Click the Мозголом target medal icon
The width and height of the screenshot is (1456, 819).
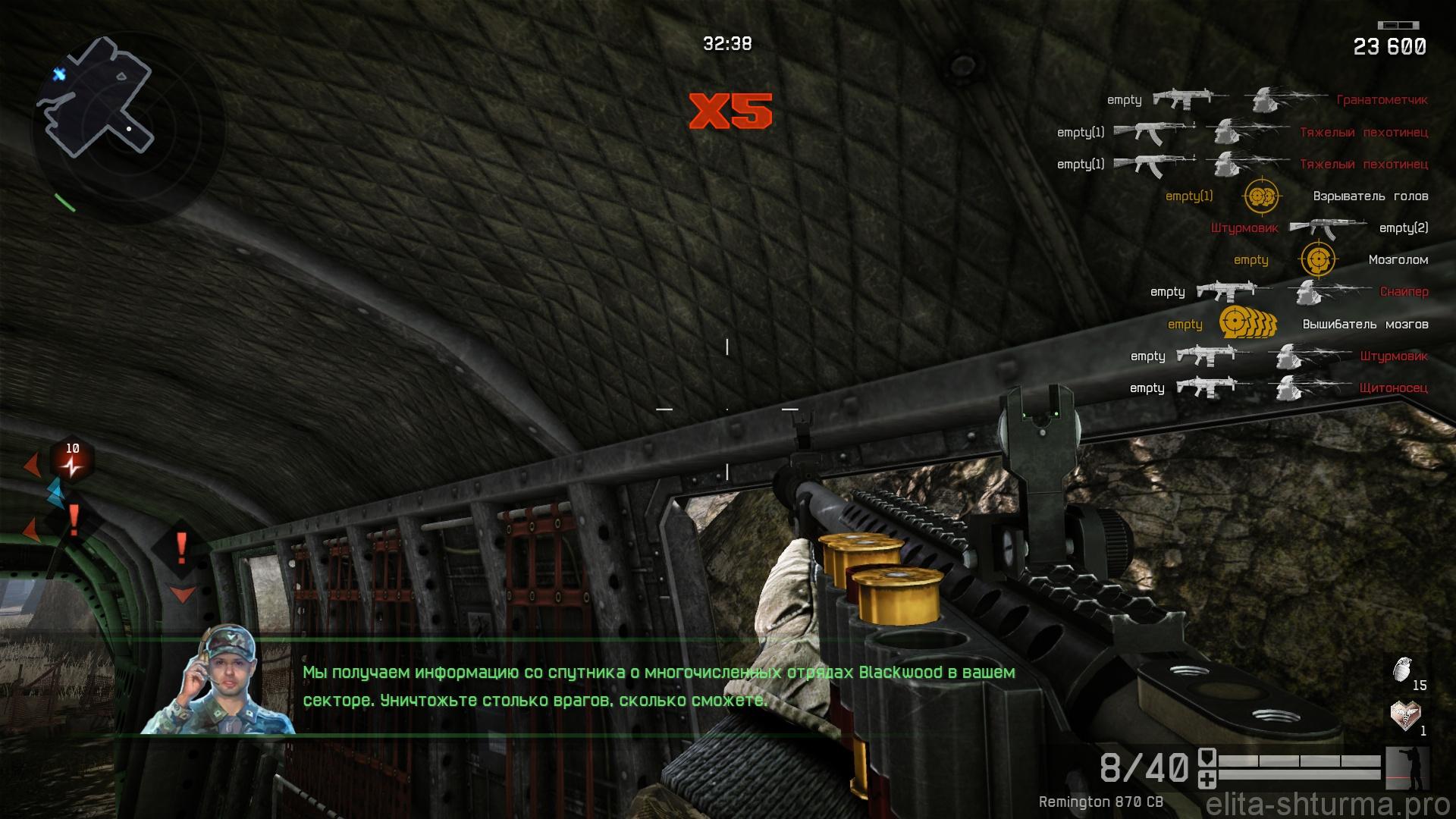(x=1318, y=260)
